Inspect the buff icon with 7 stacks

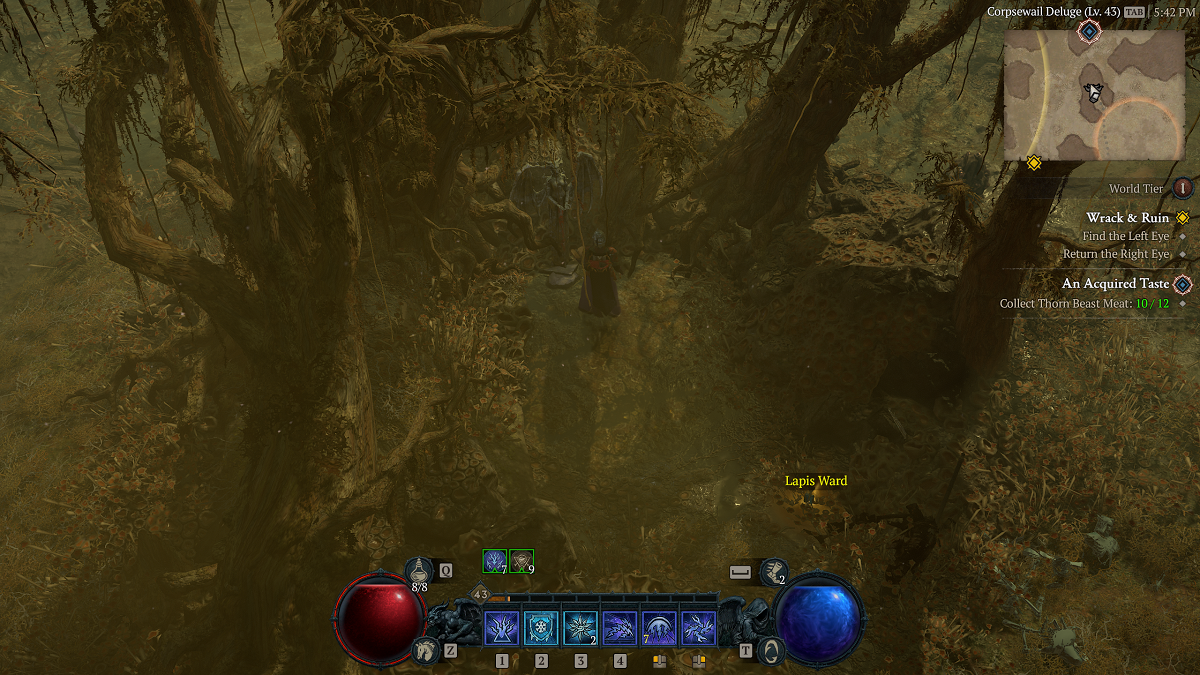click(x=494, y=561)
